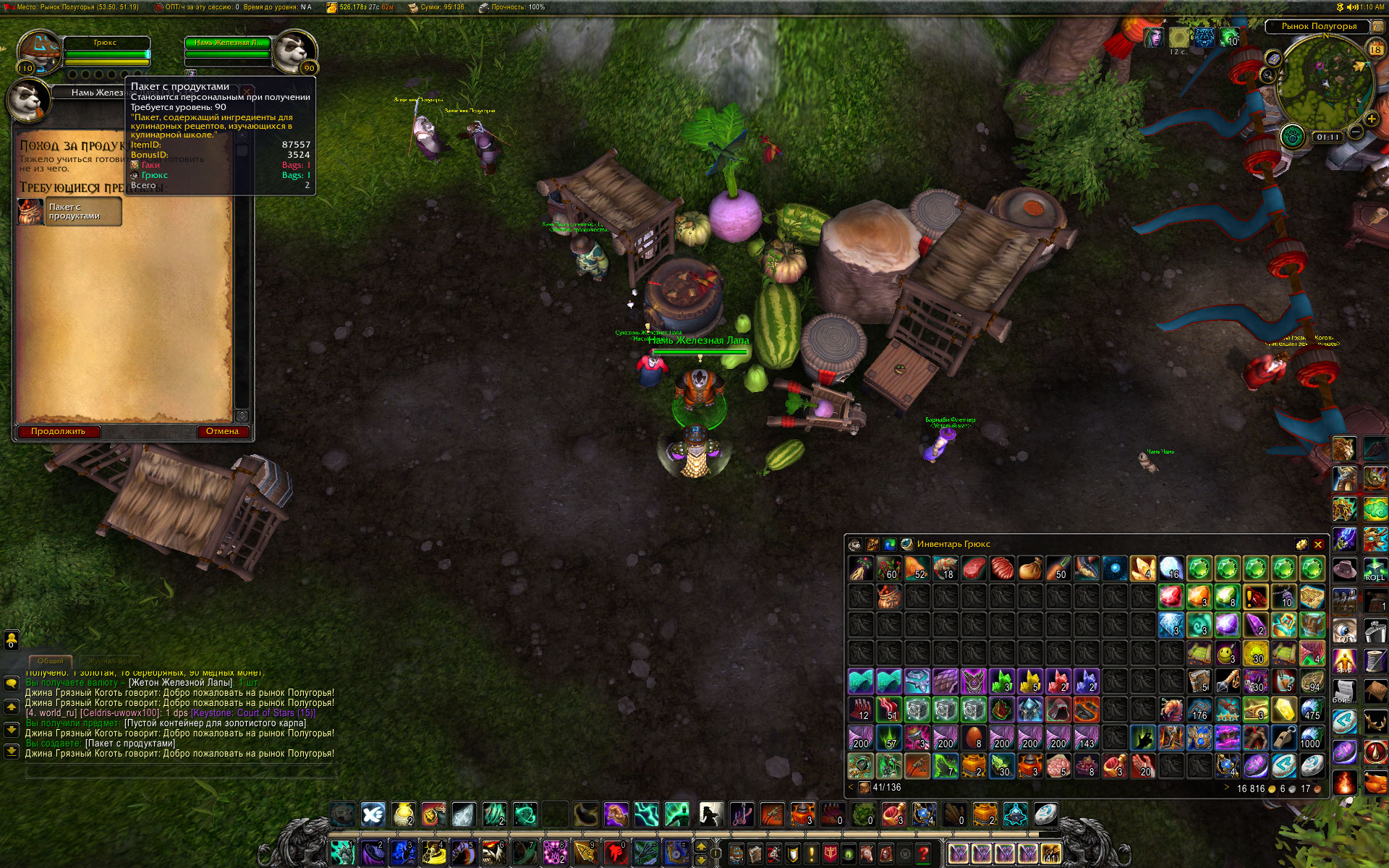Zoom in the minimap with the plus button
The width and height of the screenshot is (1389, 868).
pos(1371,119)
